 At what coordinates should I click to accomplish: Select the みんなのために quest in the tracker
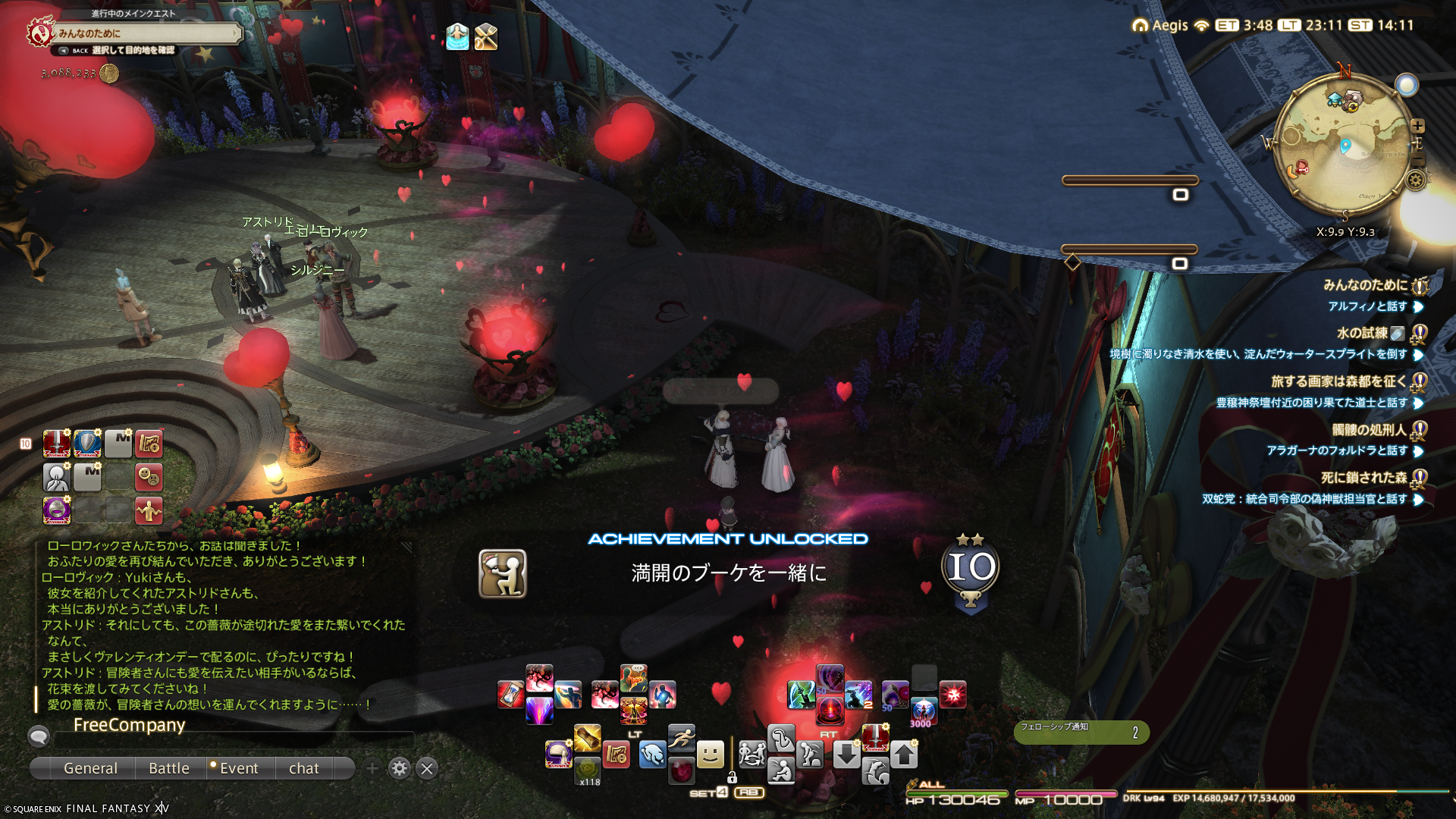coord(1365,285)
